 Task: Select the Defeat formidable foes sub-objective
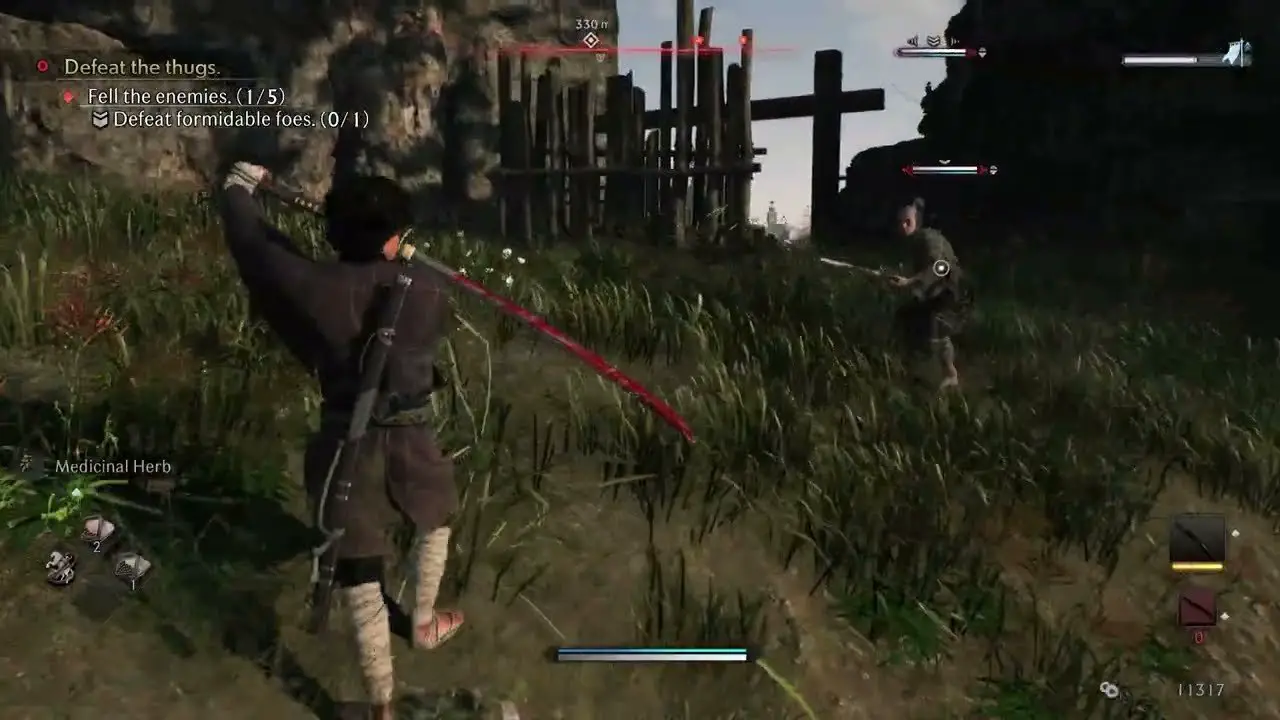pos(239,119)
